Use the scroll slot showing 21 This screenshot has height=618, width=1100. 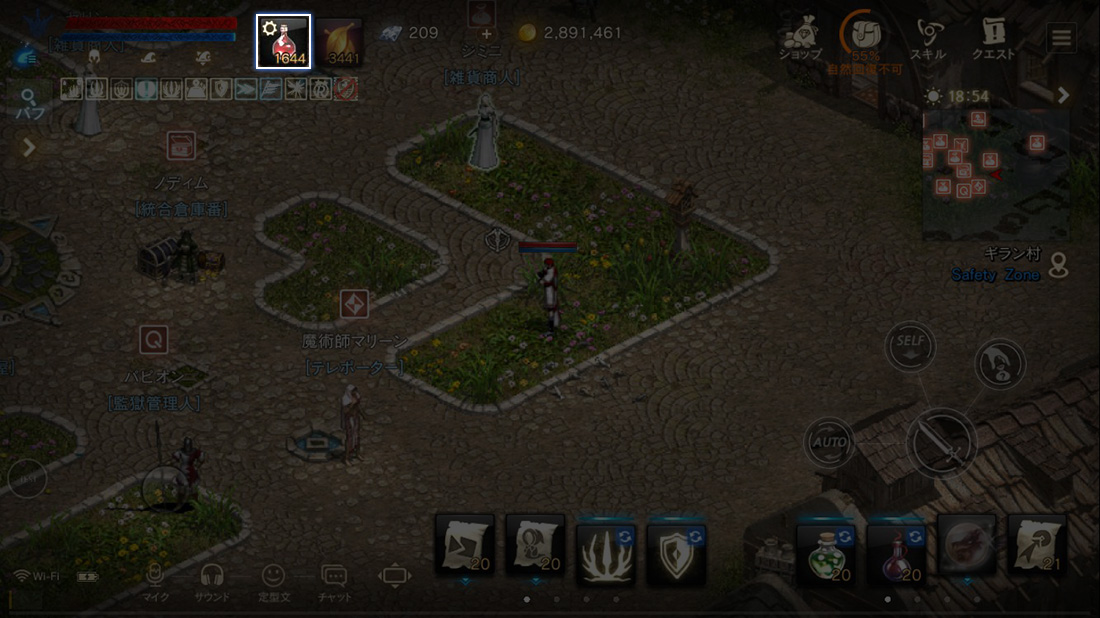[1036, 547]
